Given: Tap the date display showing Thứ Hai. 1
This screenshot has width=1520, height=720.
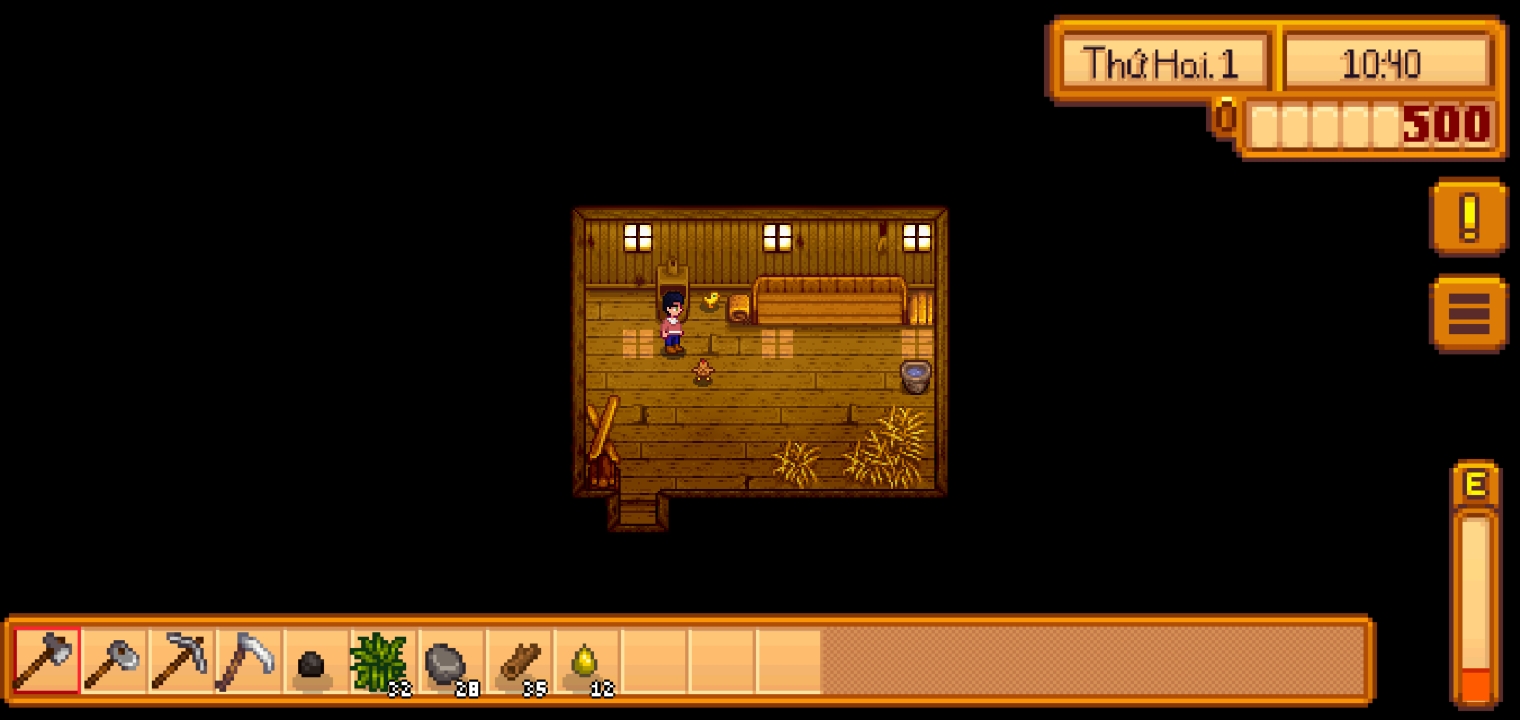Looking at the screenshot, I should click(x=1162, y=64).
